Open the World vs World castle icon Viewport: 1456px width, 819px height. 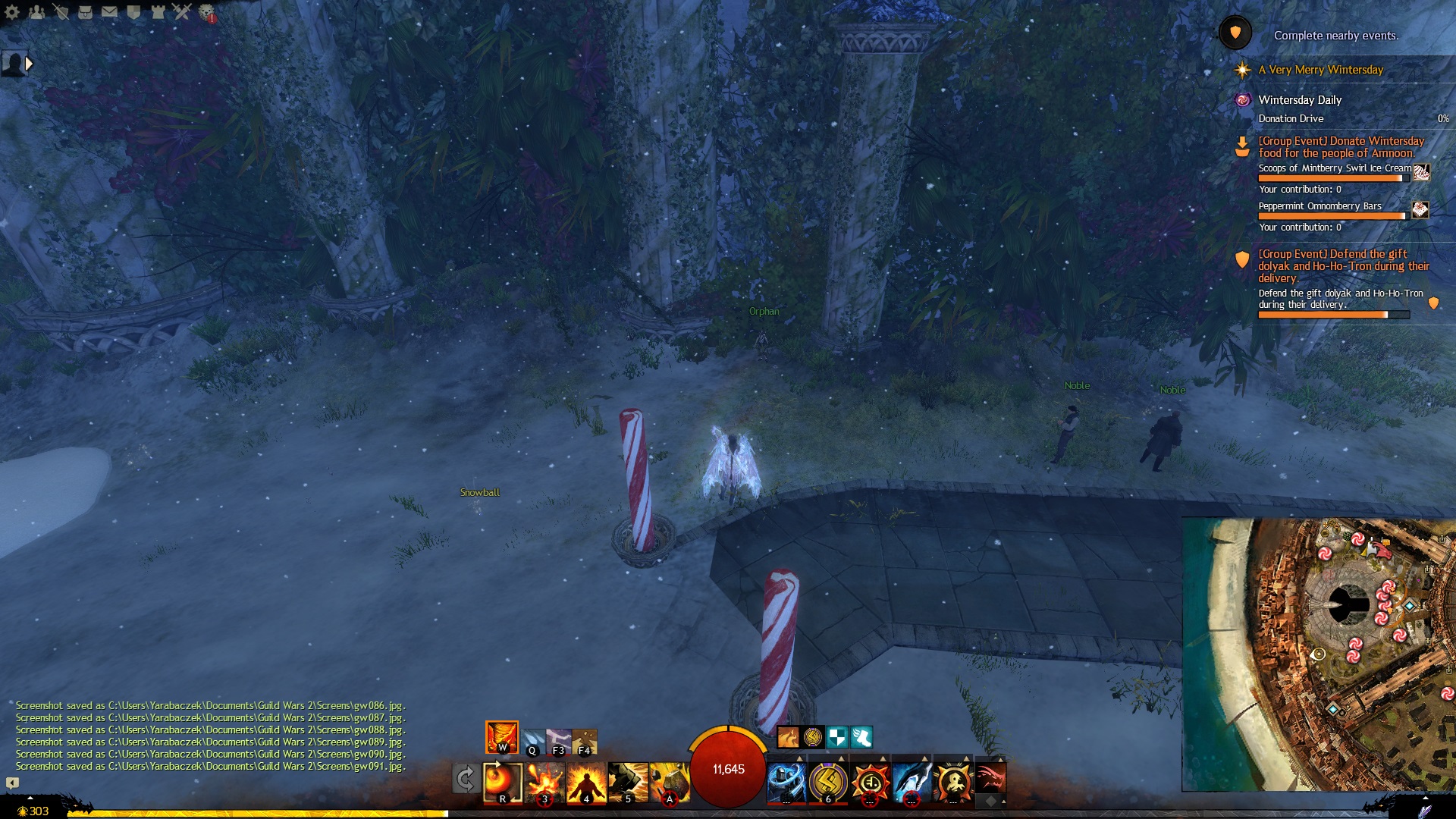pos(158,11)
